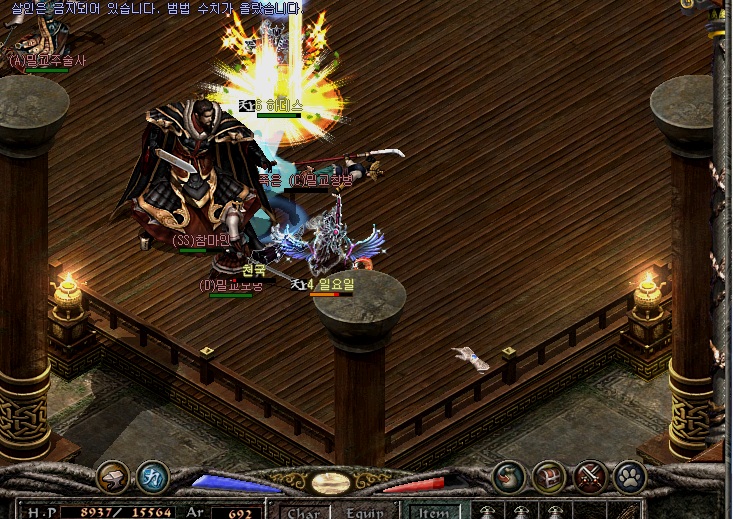This screenshot has height=519, width=733.
Task: Click the golden oval center ornament
Action: coord(330,483)
